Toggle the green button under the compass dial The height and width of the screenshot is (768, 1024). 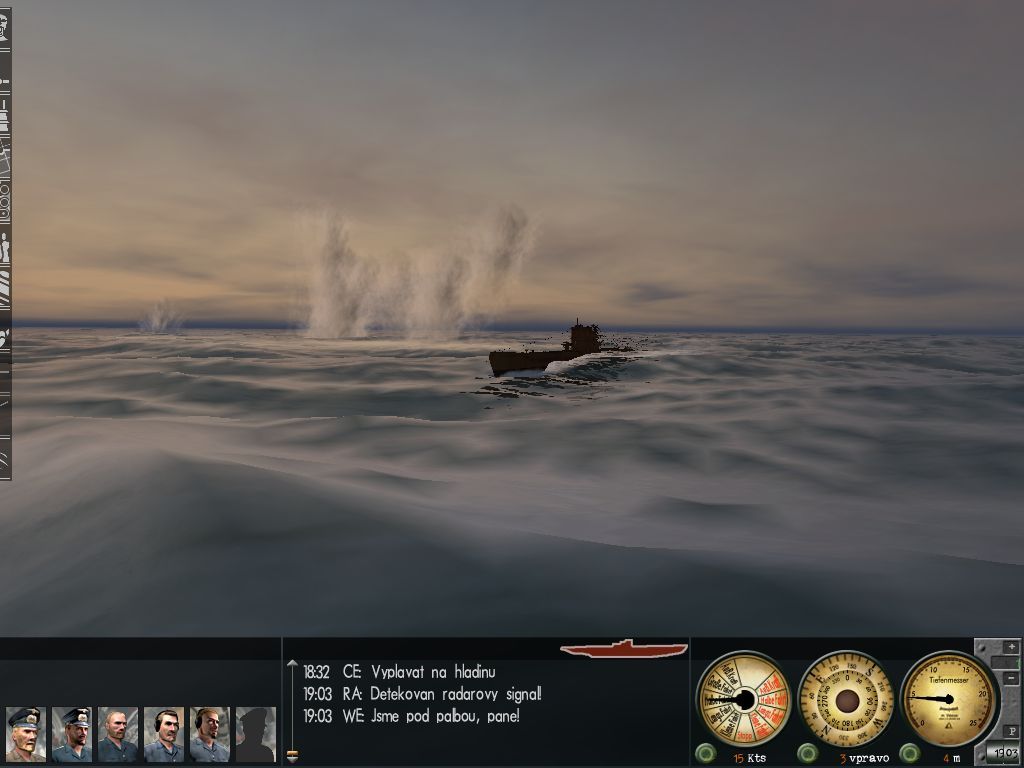(x=808, y=753)
